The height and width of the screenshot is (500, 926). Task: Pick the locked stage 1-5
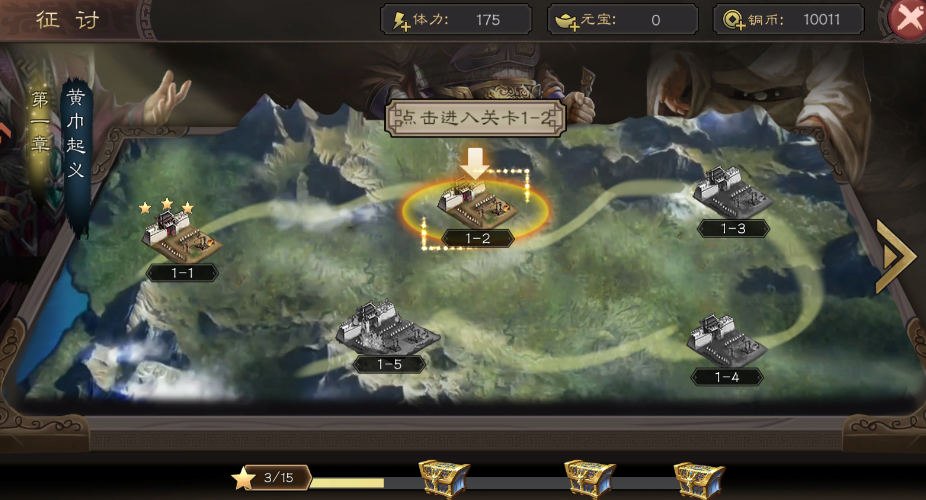(x=388, y=330)
